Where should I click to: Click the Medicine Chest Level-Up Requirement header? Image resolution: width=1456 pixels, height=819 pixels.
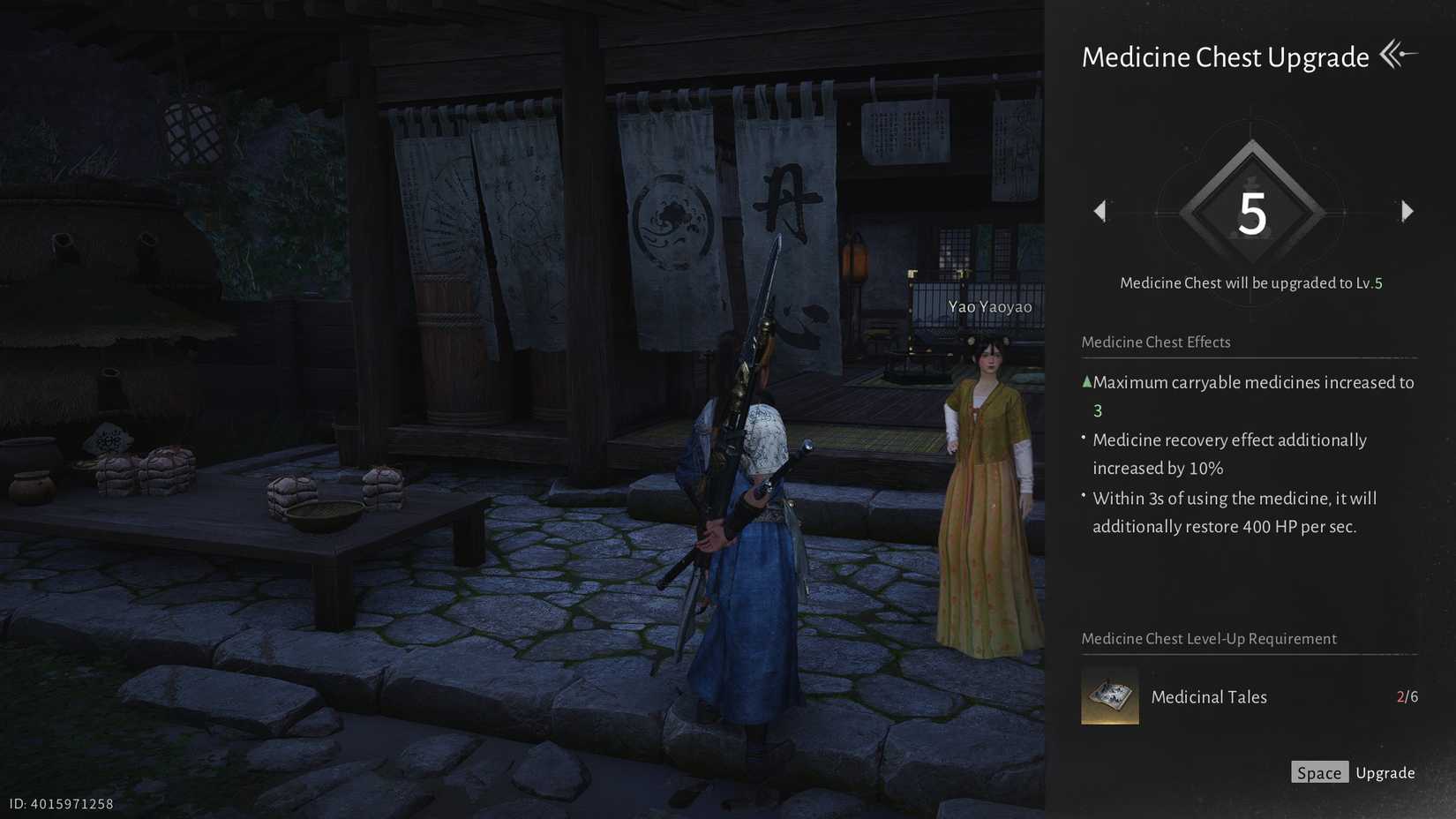(1210, 638)
